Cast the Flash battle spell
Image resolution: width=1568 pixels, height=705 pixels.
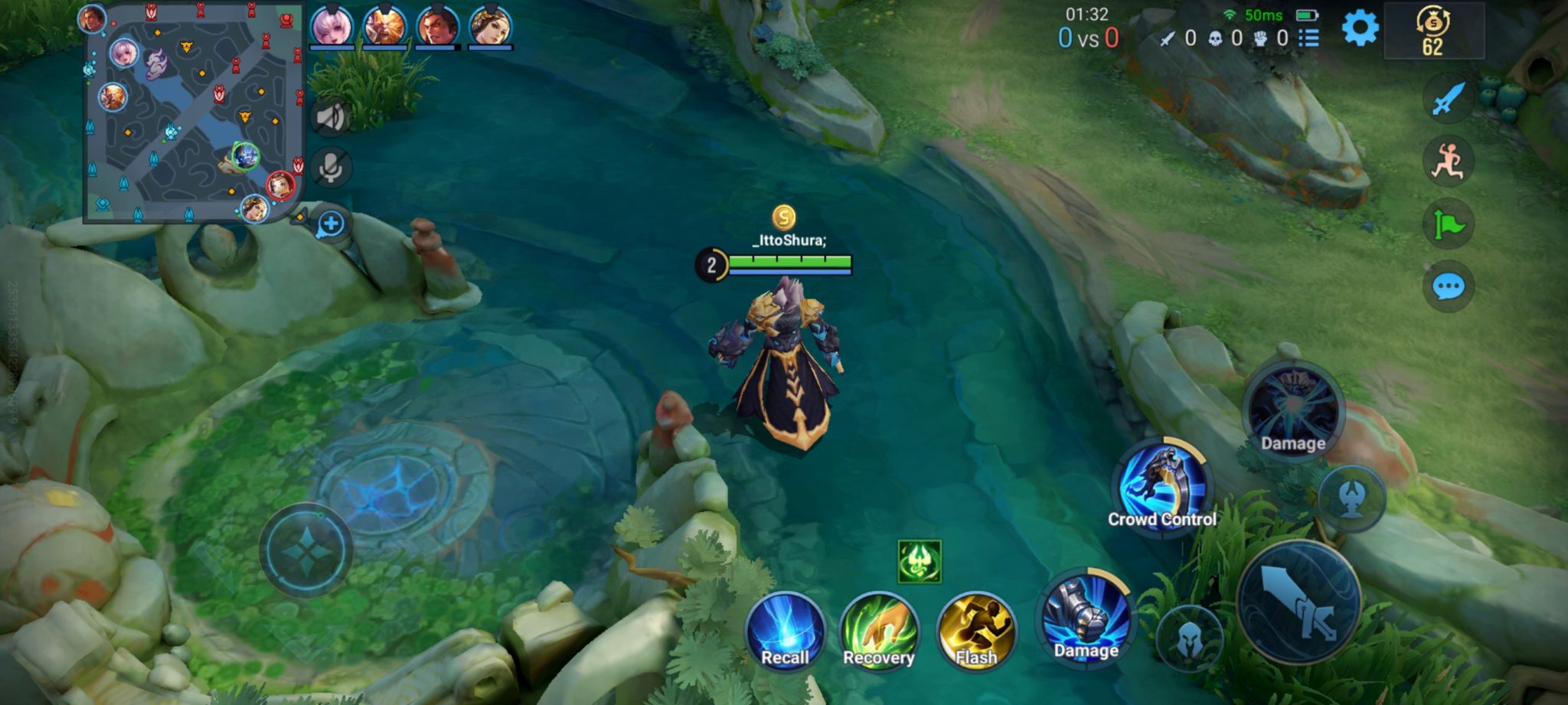pos(975,630)
